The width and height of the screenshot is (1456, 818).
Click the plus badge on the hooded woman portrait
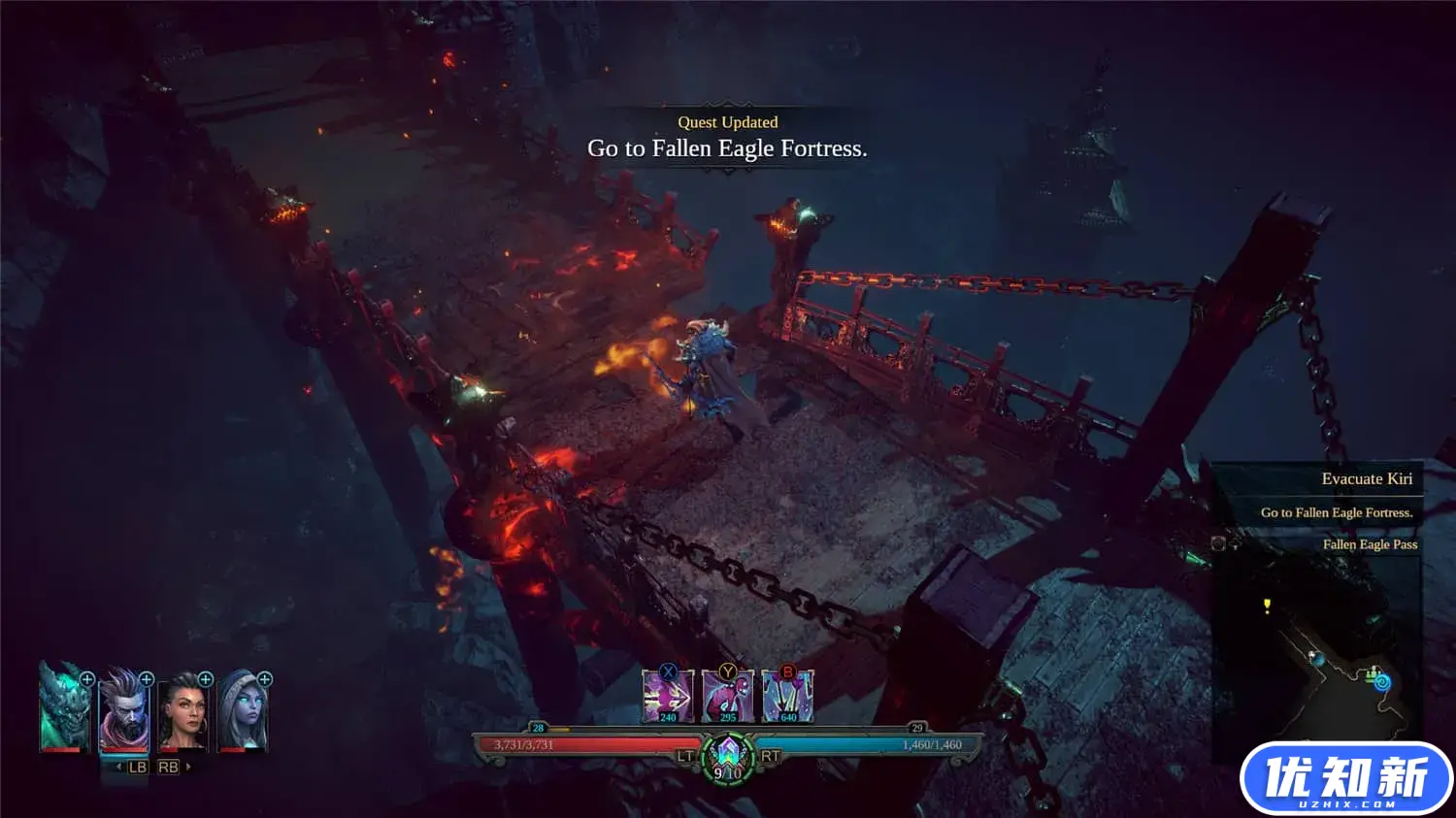coord(265,679)
